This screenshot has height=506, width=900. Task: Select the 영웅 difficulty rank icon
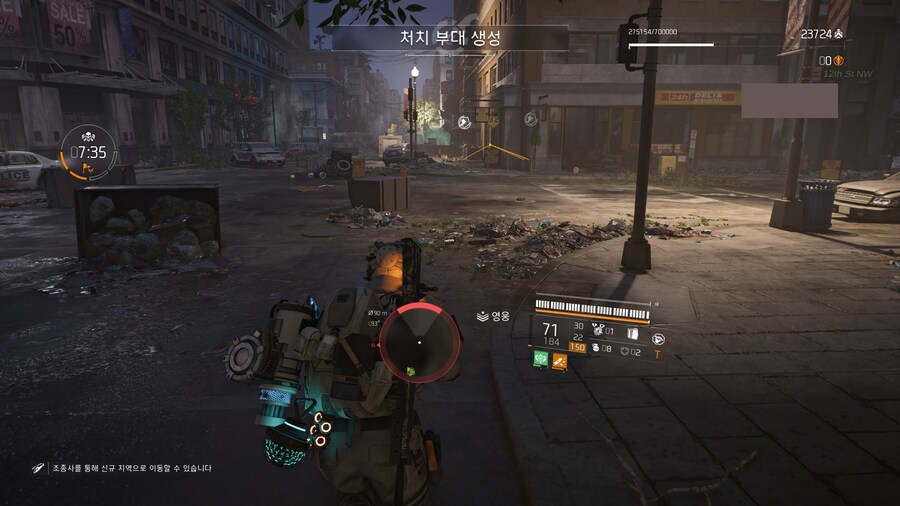pos(481,316)
